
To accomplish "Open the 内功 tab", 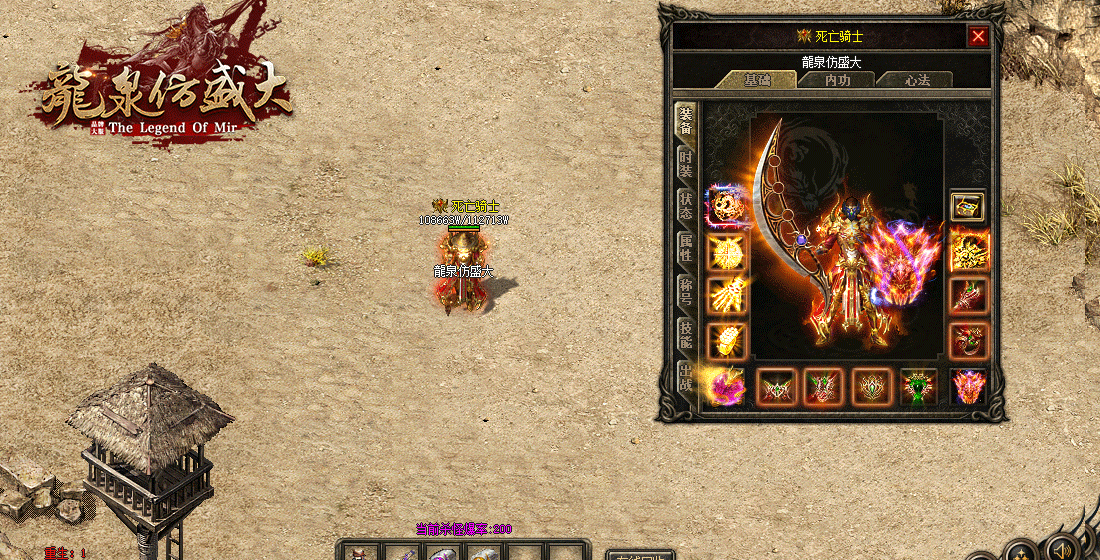I will click(837, 80).
